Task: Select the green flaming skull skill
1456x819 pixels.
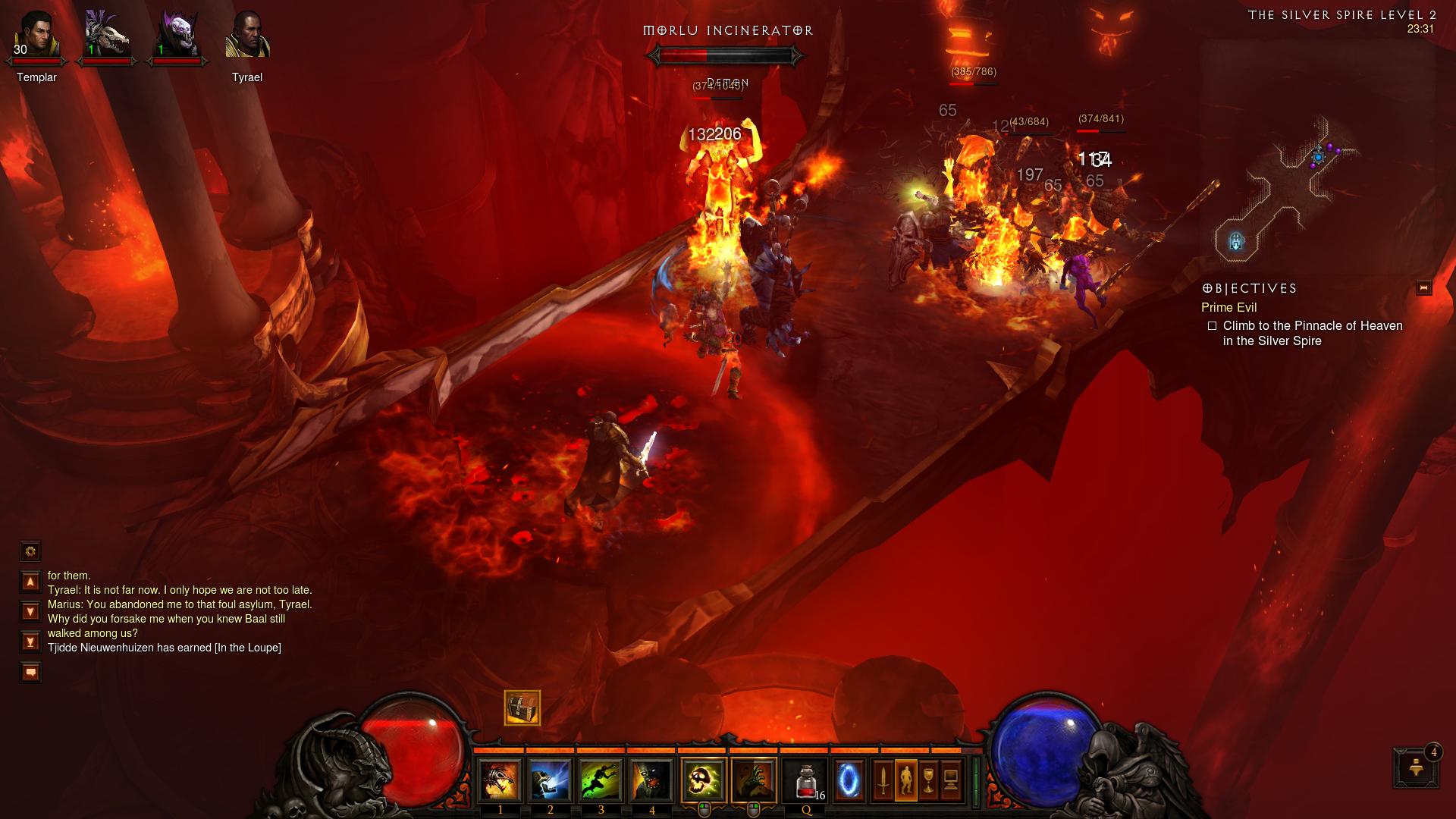Action: pyautogui.click(x=703, y=780)
